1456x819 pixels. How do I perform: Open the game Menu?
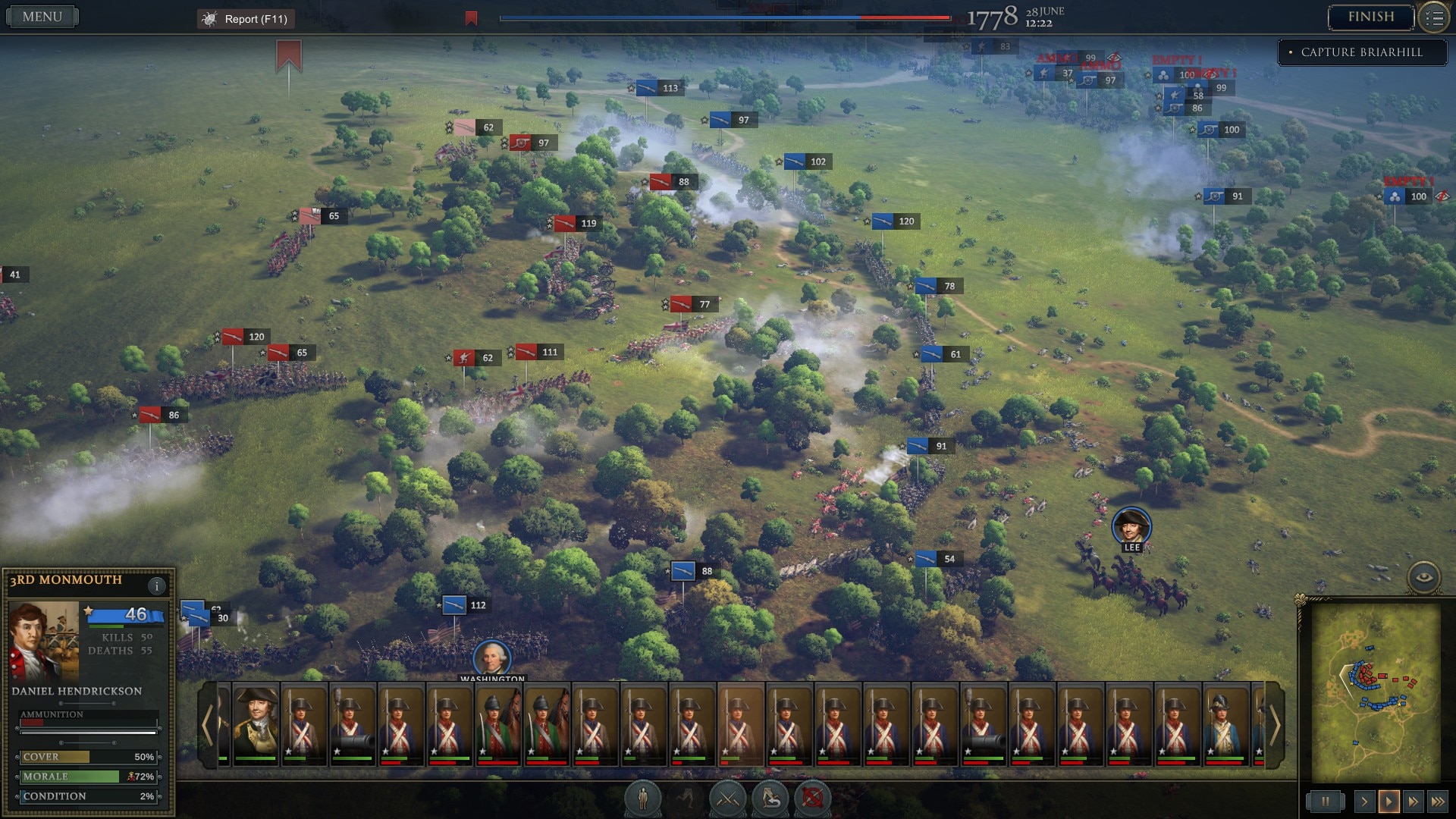[x=42, y=17]
